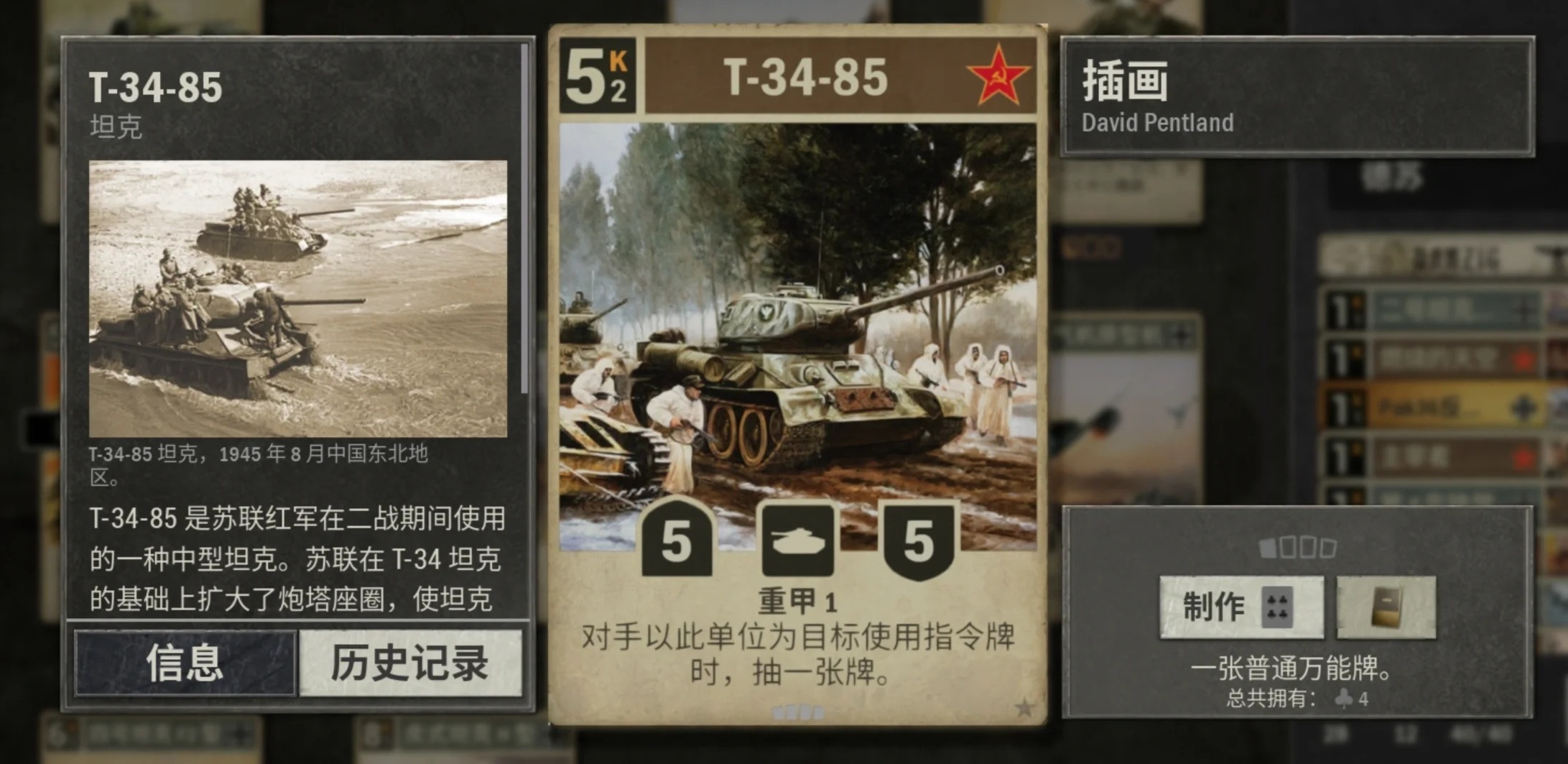Click the defense value 5 badge
1568x764 pixels.
920,541
